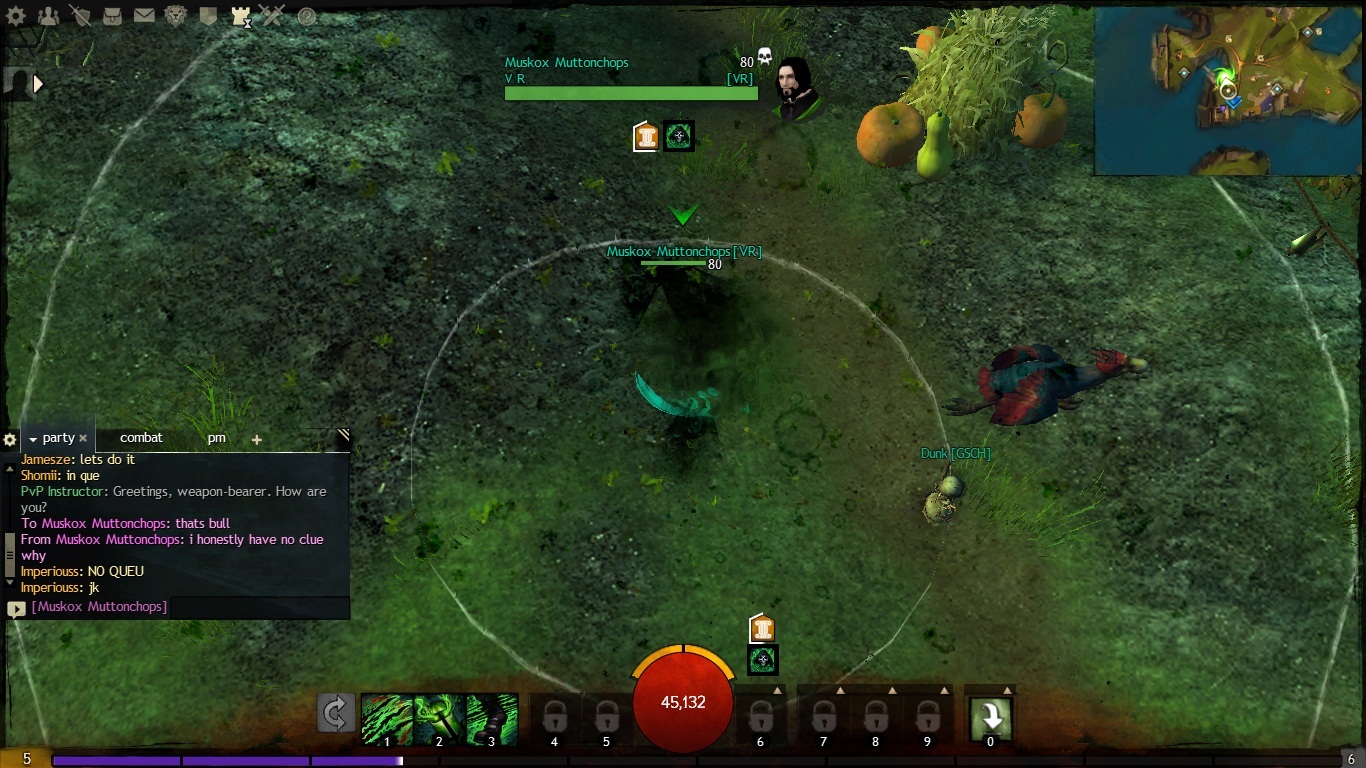
Task: Close the party chat tab
Action: (84, 438)
